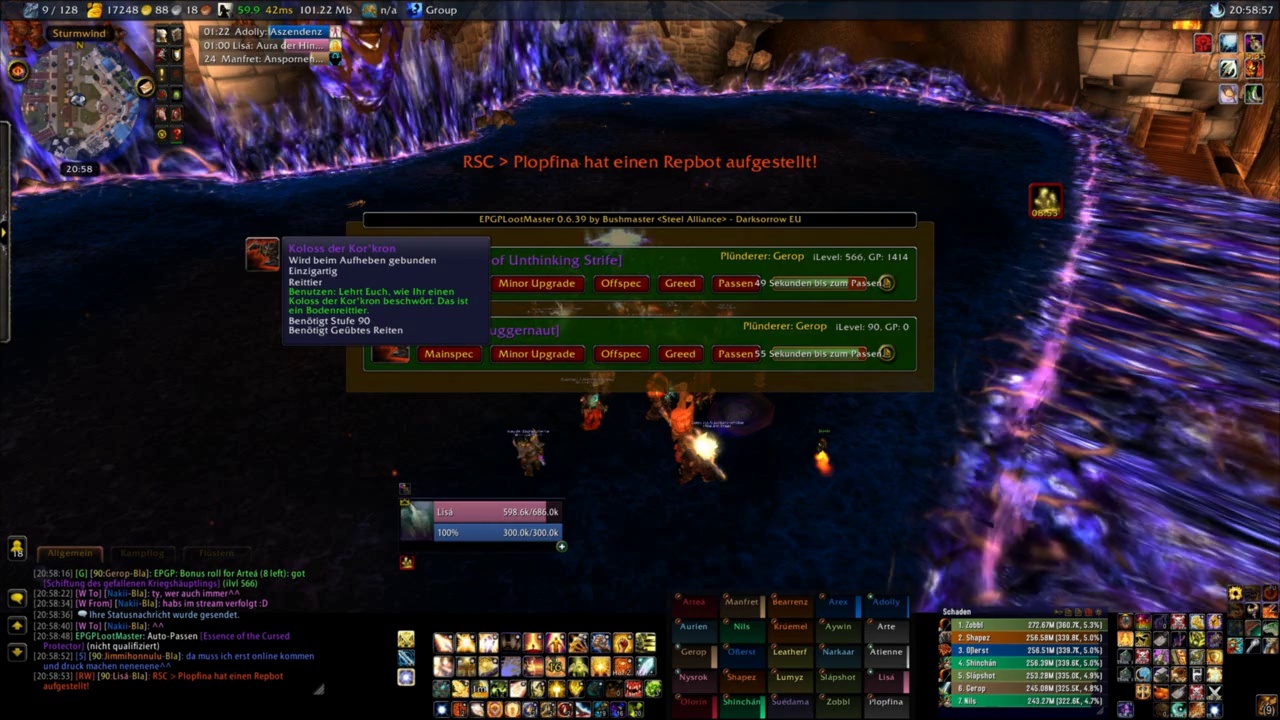This screenshot has width=1280, height=720.
Task: Select Minor Upgrade for the Unthinking Strife item
Action: (x=536, y=284)
